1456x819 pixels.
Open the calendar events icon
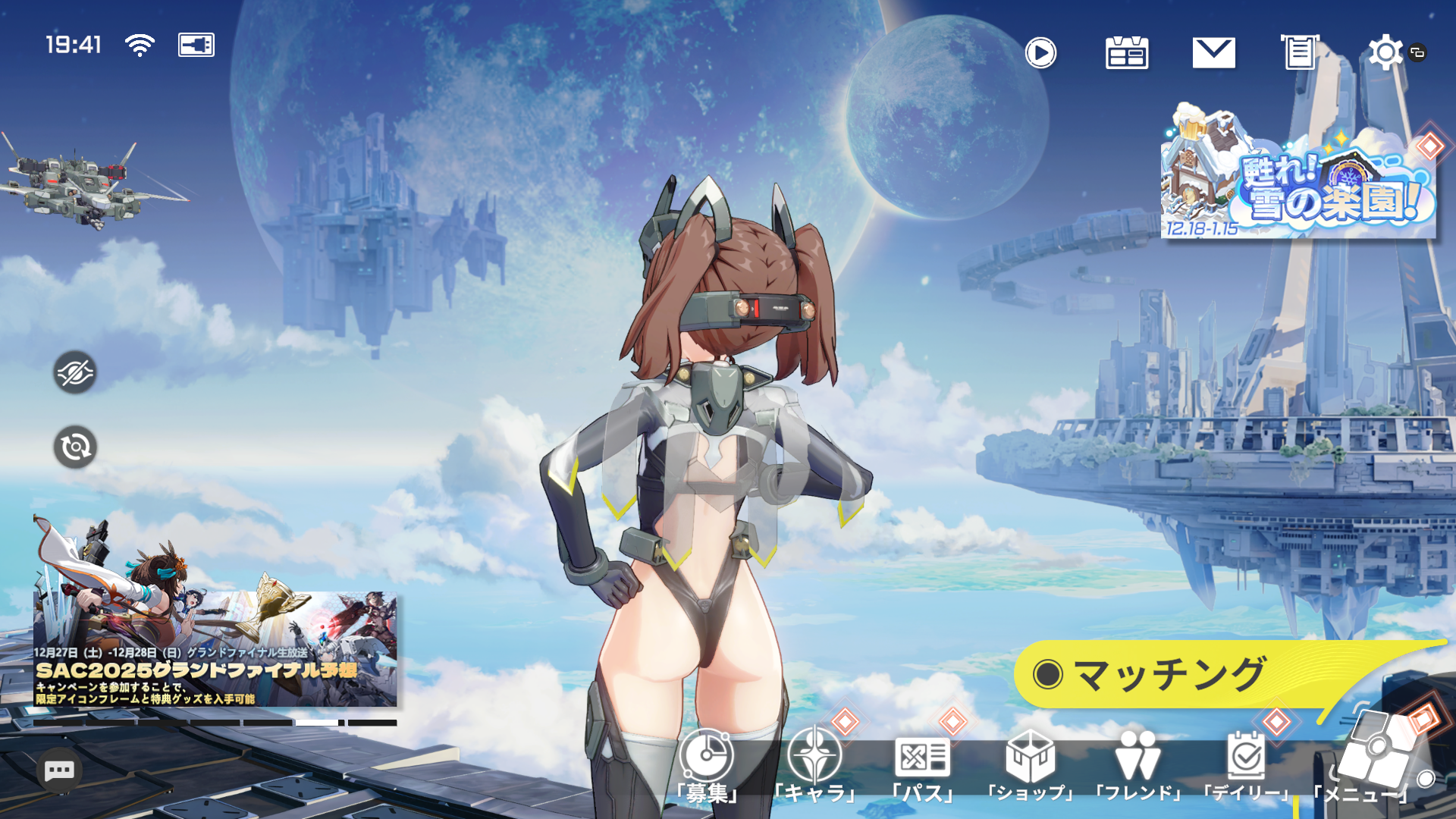pyautogui.click(x=1127, y=52)
